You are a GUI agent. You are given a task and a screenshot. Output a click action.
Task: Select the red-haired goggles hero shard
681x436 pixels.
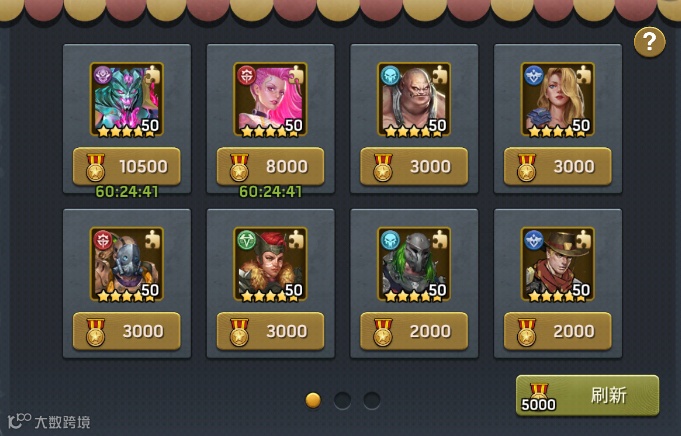pyautogui.click(x=271, y=263)
